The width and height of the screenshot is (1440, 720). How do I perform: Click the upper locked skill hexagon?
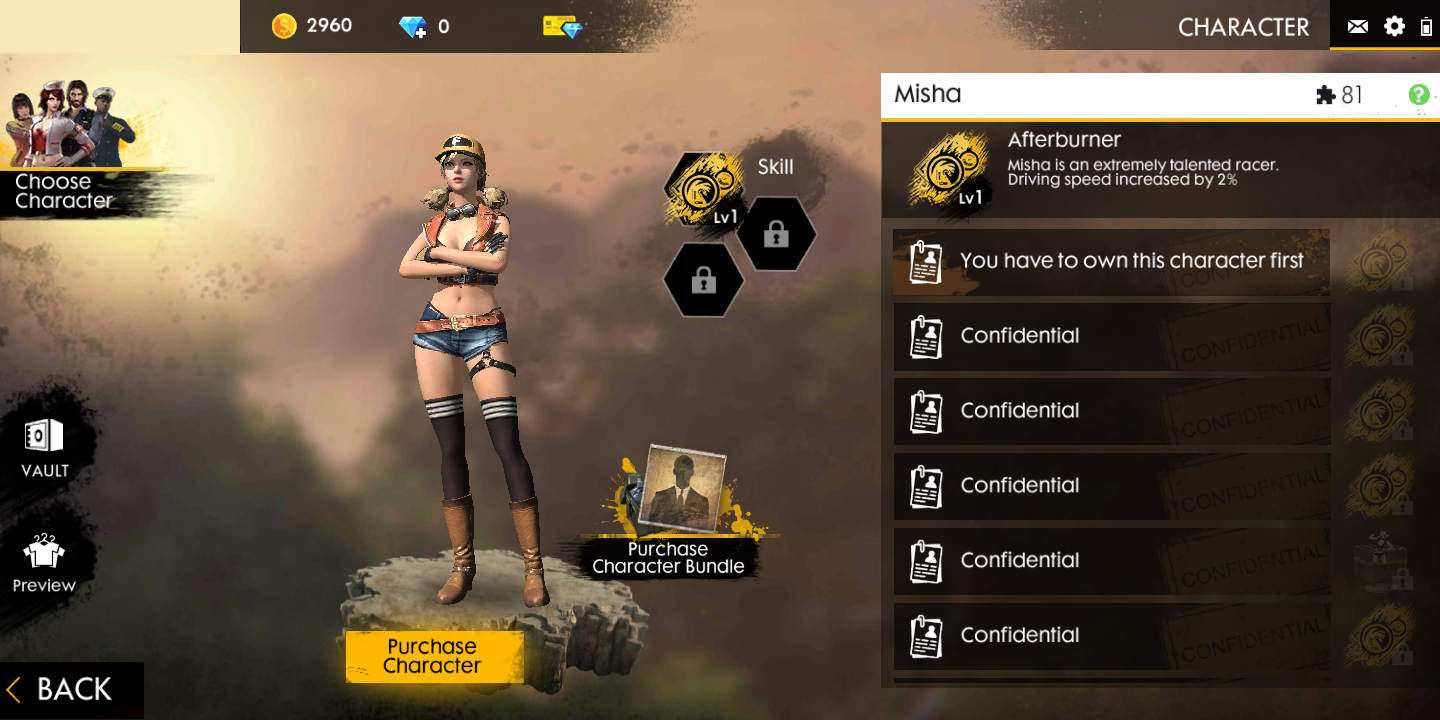[778, 235]
